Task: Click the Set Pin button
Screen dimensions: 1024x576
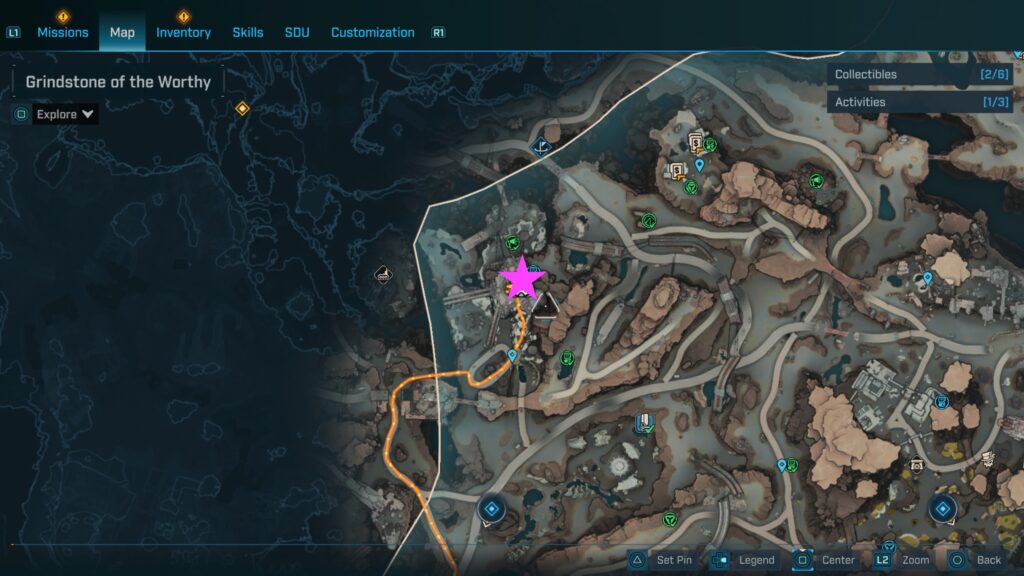Action: [x=661, y=560]
